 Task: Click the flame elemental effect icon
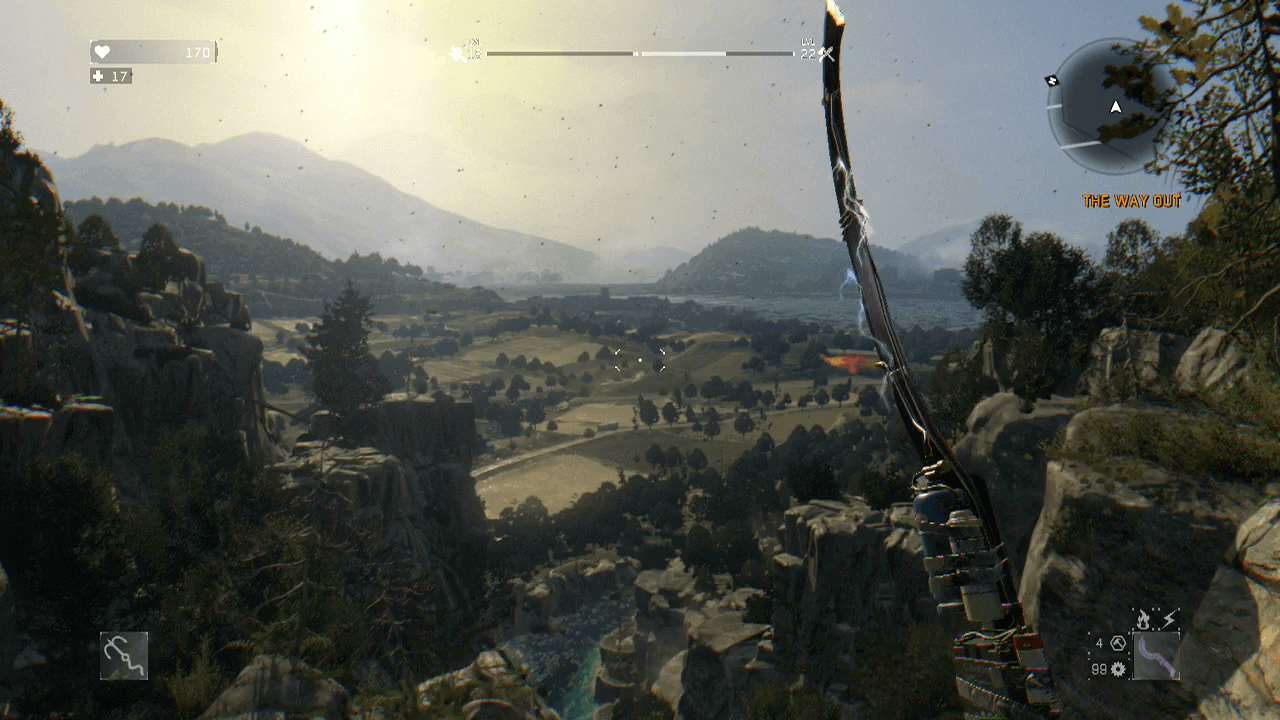point(1143,618)
